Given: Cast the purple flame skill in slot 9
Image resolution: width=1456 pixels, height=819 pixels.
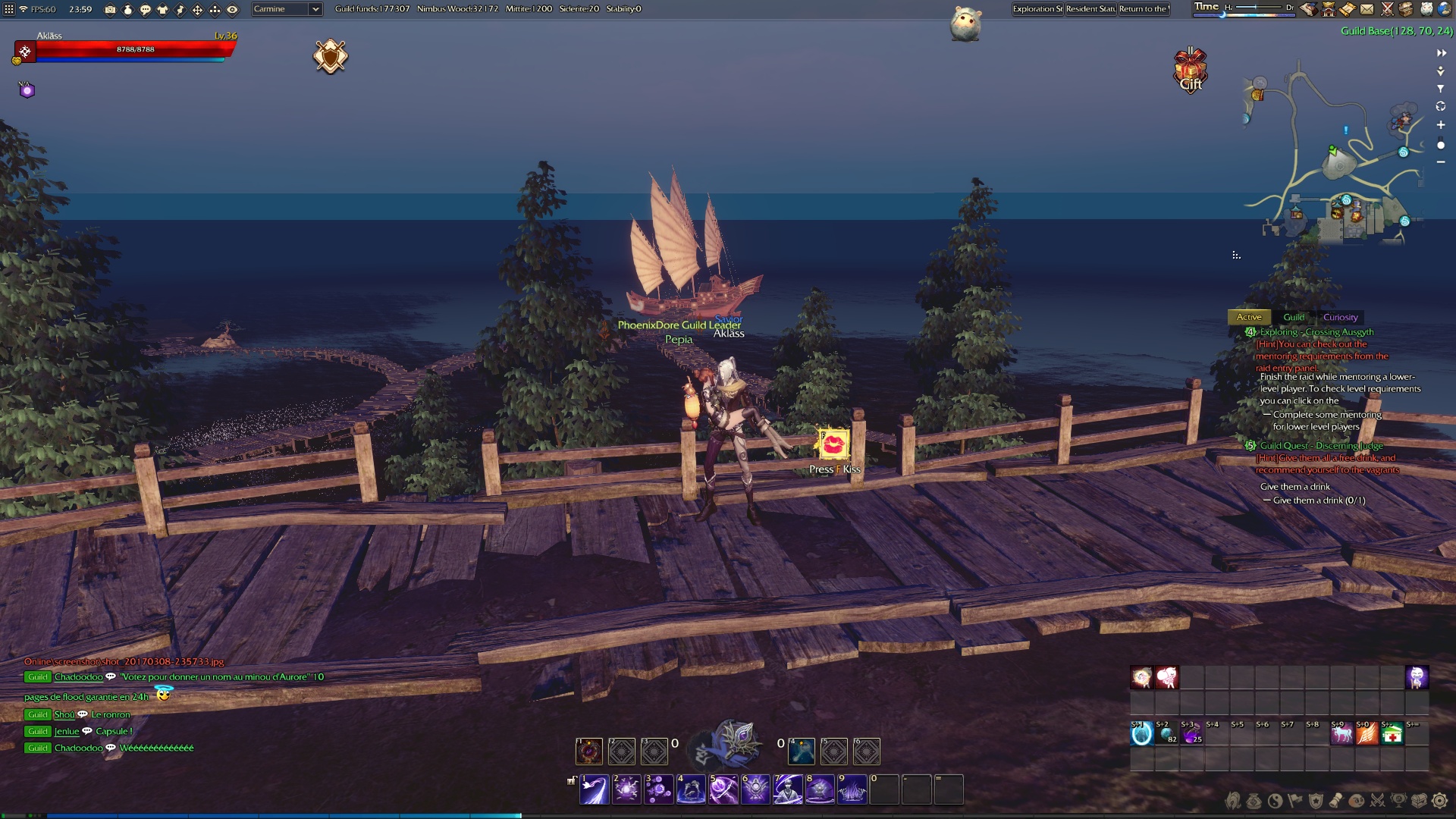Looking at the screenshot, I should pyautogui.click(x=852, y=789).
